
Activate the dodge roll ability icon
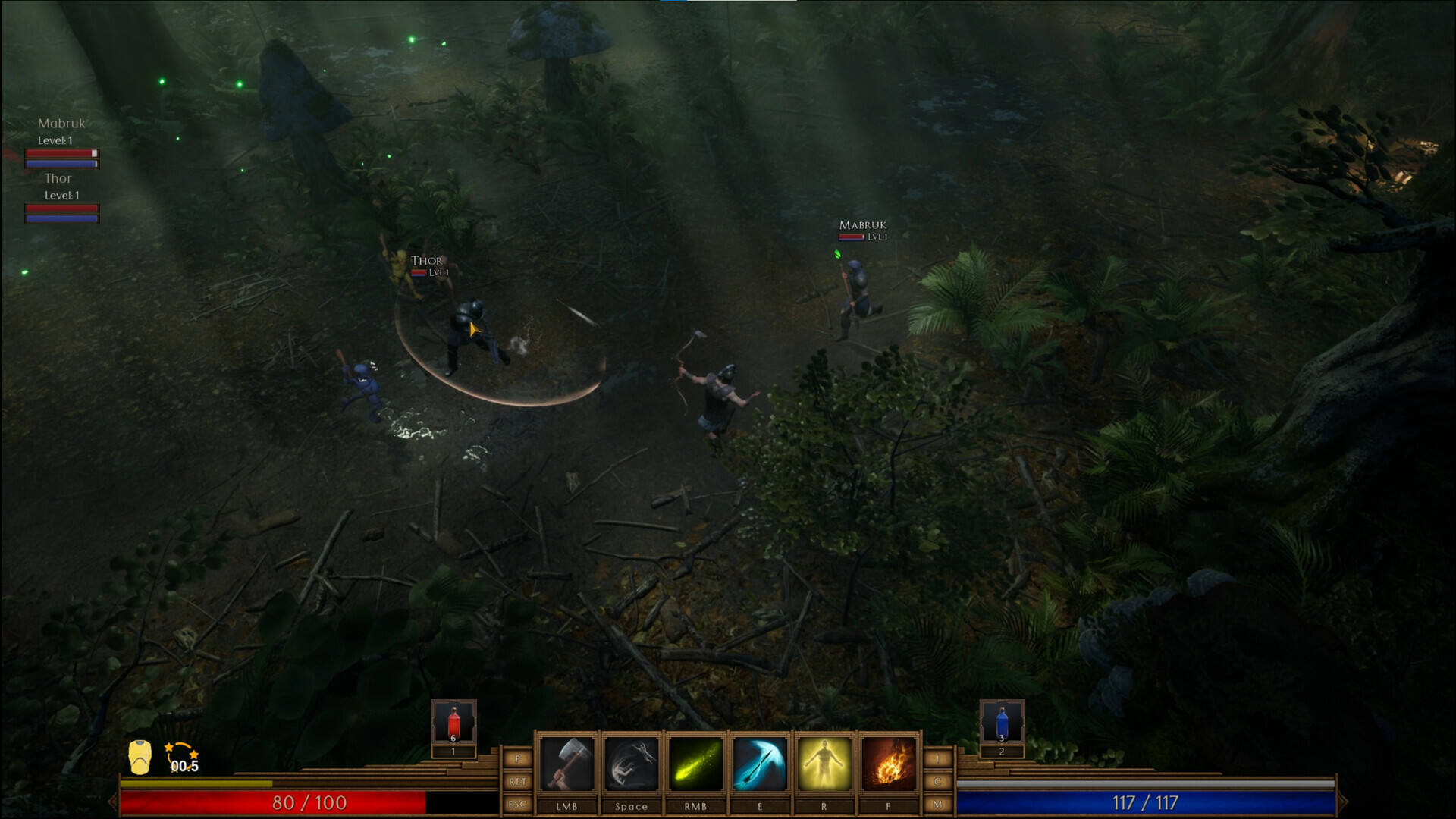coord(631,764)
